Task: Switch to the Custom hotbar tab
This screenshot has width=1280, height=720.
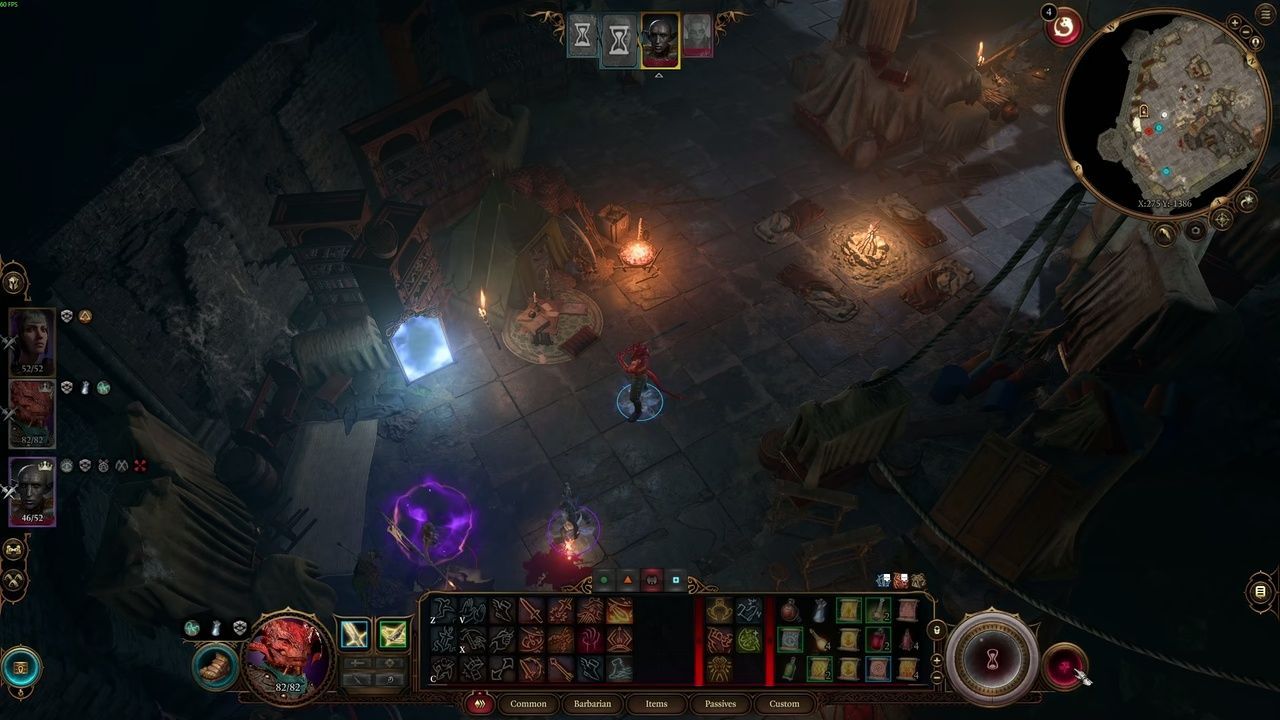Action: click(x=784, y=704)
